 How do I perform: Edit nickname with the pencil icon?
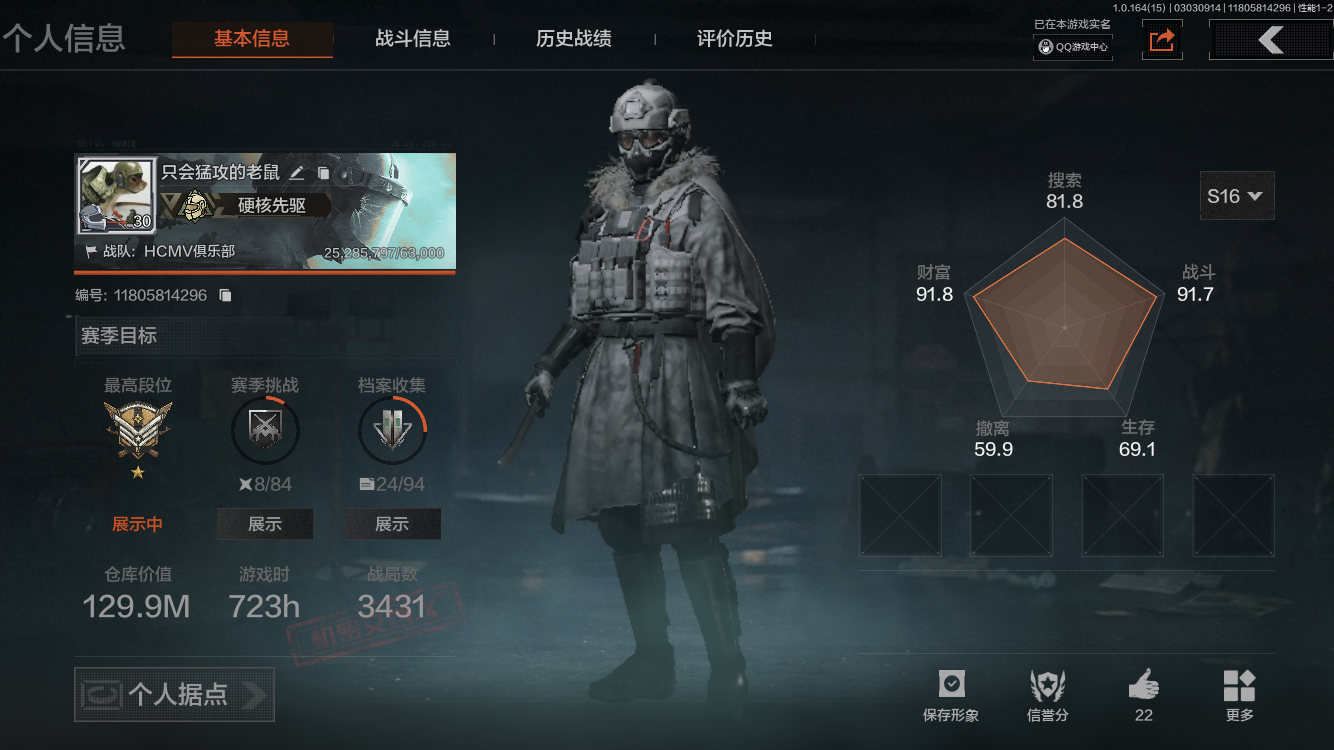[x=296, y=172]
